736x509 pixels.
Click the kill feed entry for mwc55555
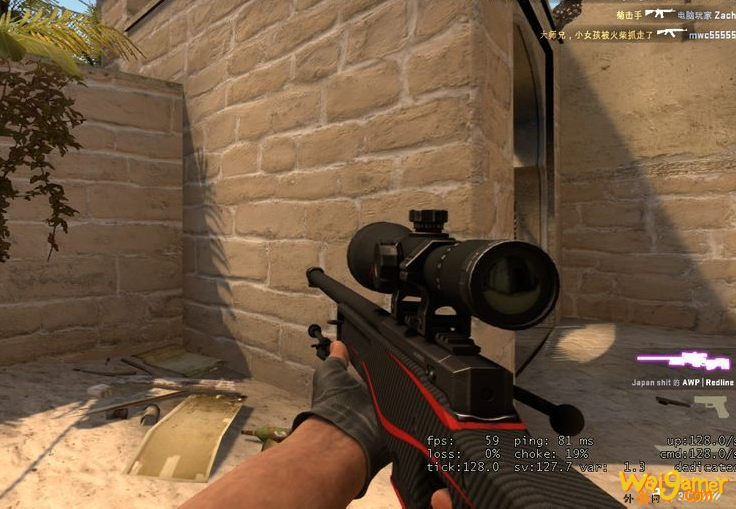[638, 34]
